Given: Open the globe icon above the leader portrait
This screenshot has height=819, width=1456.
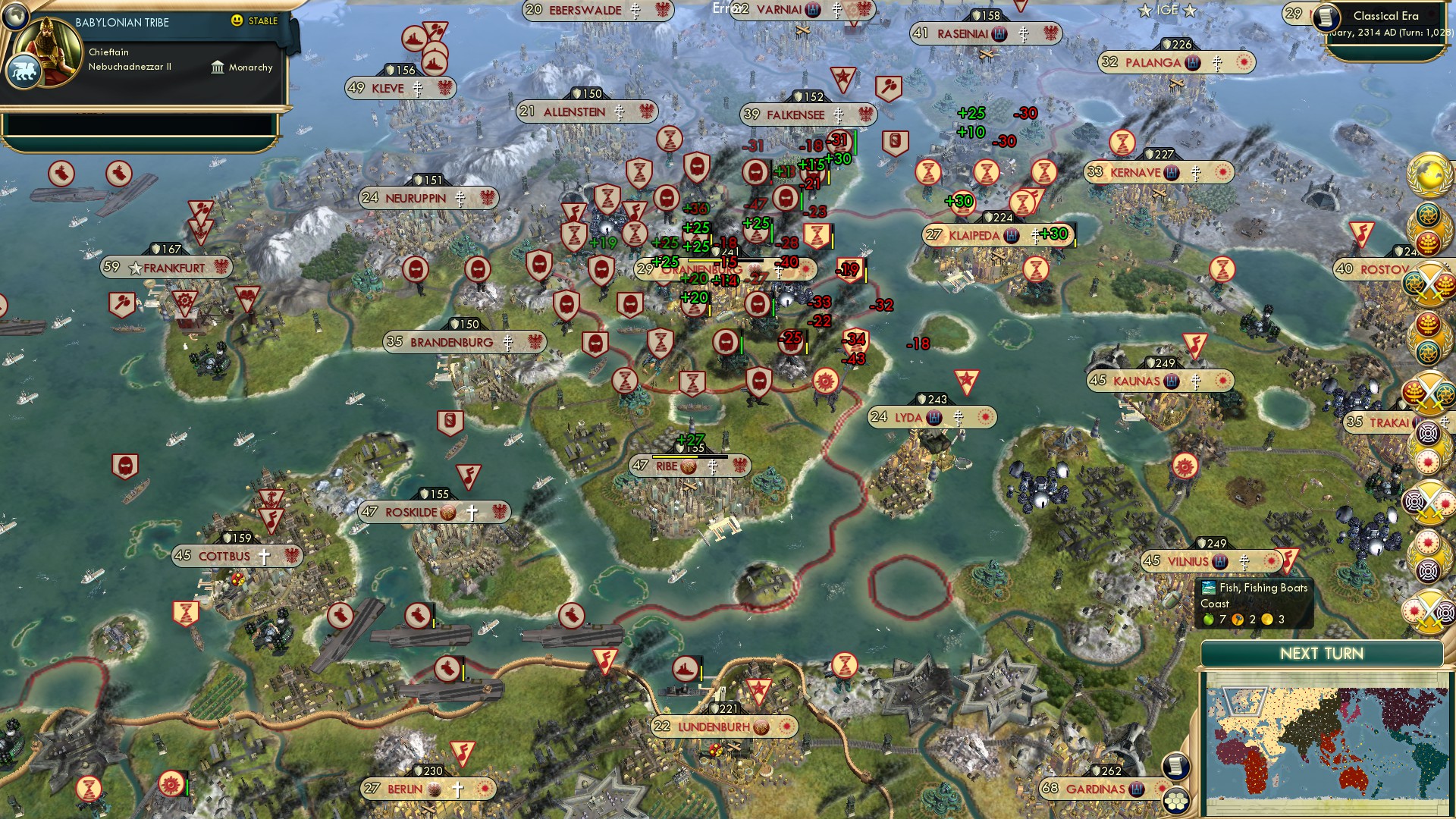Looking at the screenshot, I should (15, 15).
